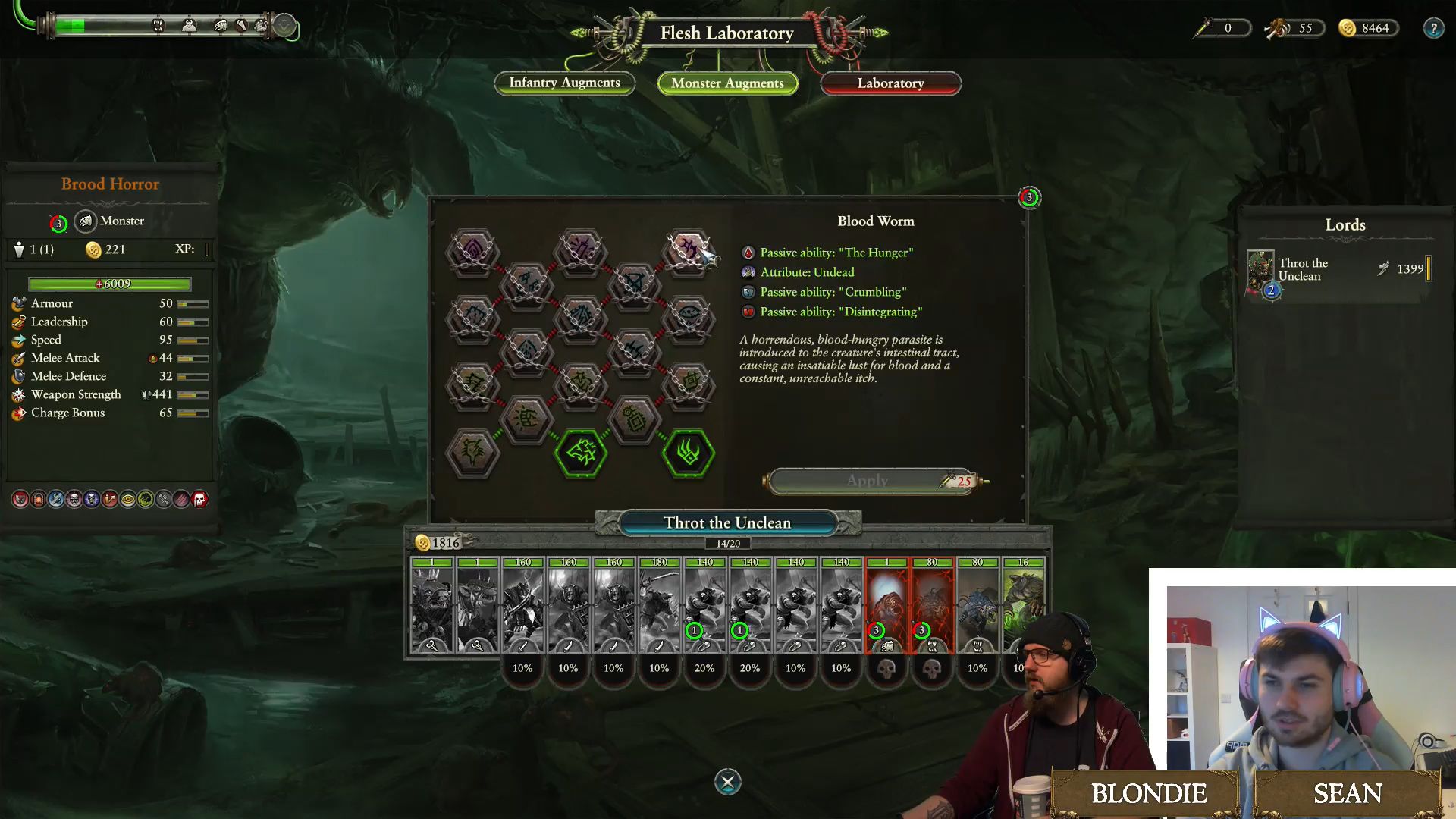Open the Brood Horror ability eye icon
Screen dimensions: 1456x819
(x=128, y=499)
